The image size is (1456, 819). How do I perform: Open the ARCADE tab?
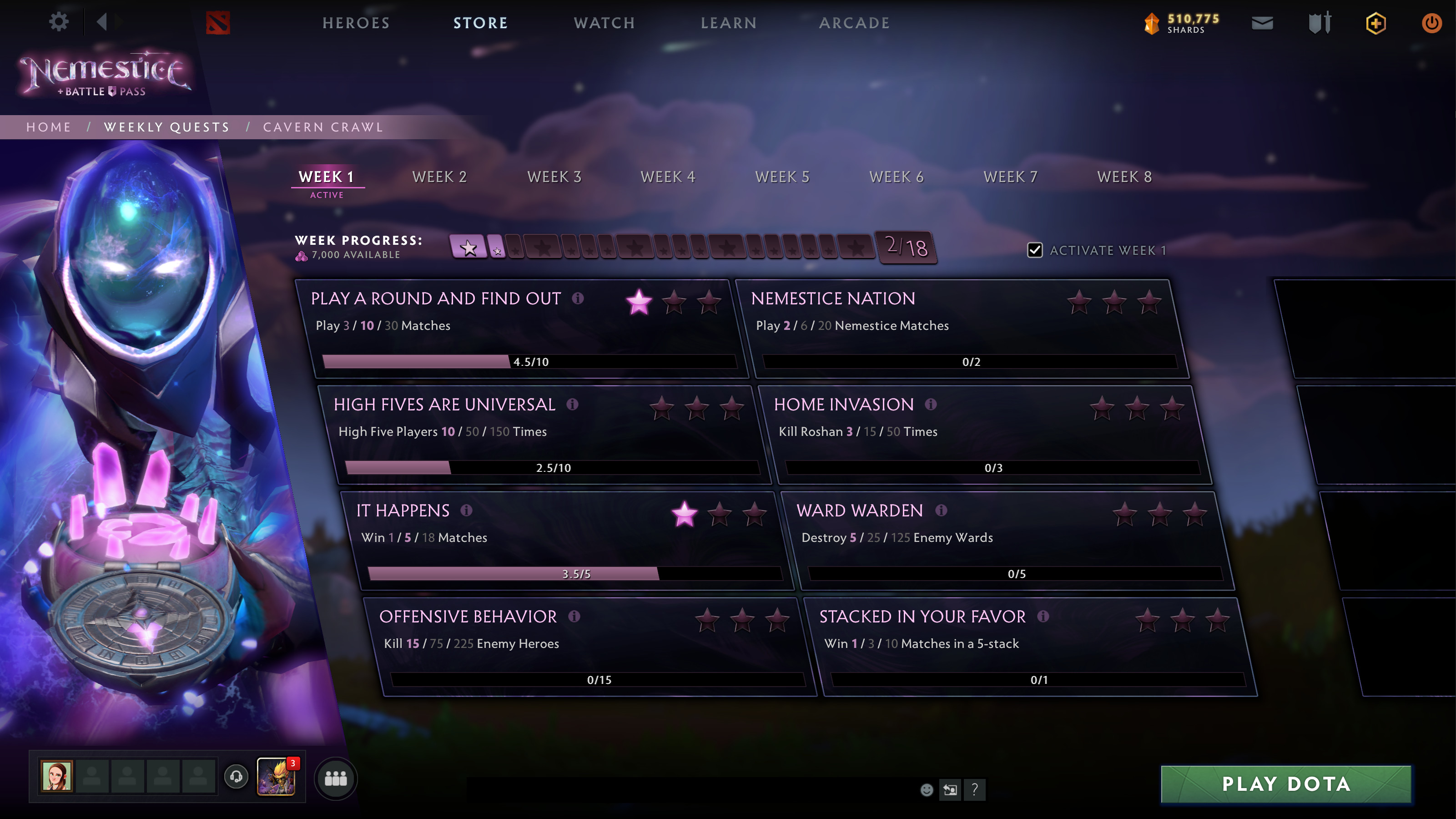[x=855, y=23]
